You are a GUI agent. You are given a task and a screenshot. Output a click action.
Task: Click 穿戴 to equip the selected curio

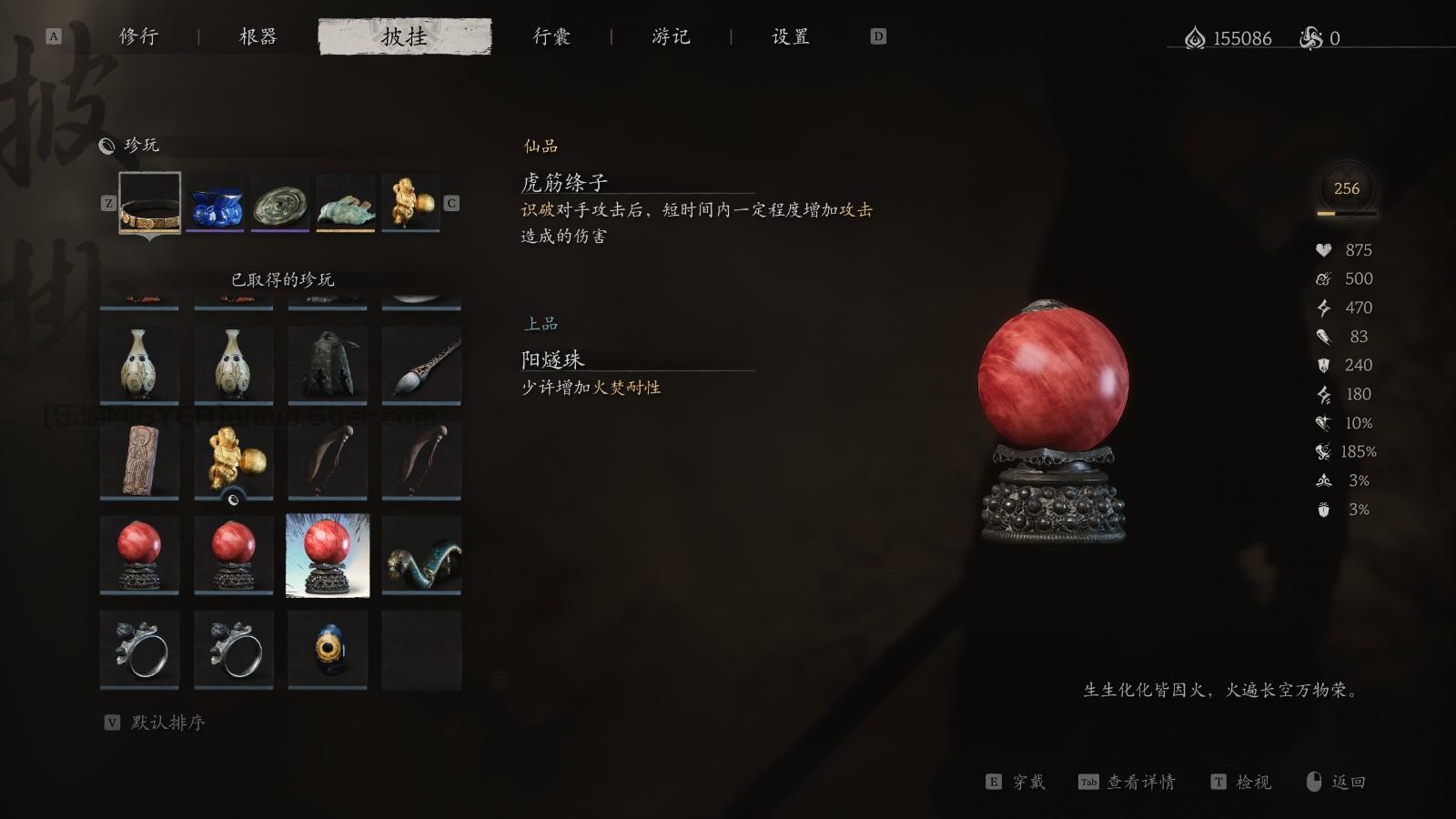pos(1028,781)
